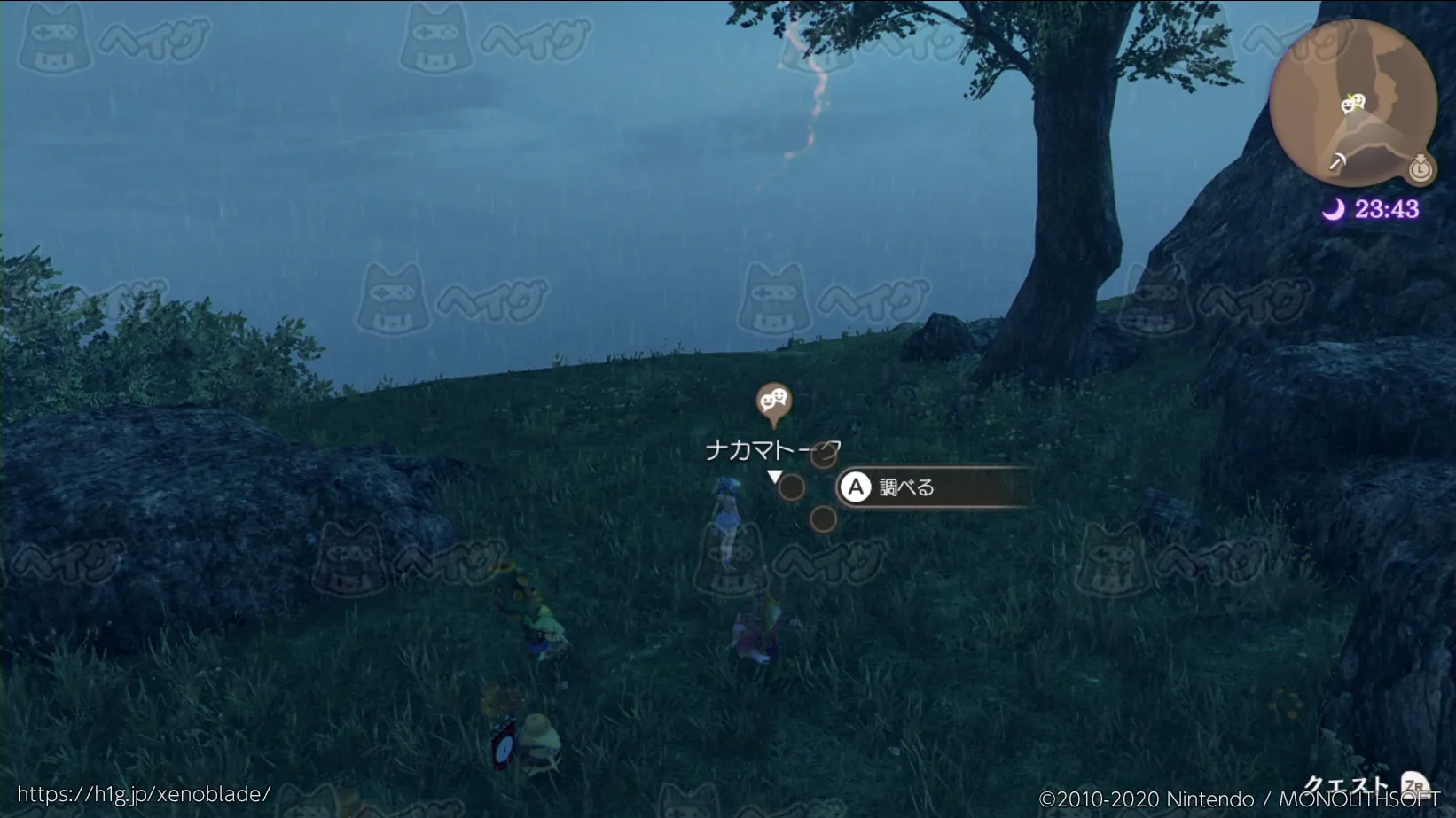Click the heart-to-heart icon on the minimap
Viewport: 1456px width, 818px height.
(1352, 104)
